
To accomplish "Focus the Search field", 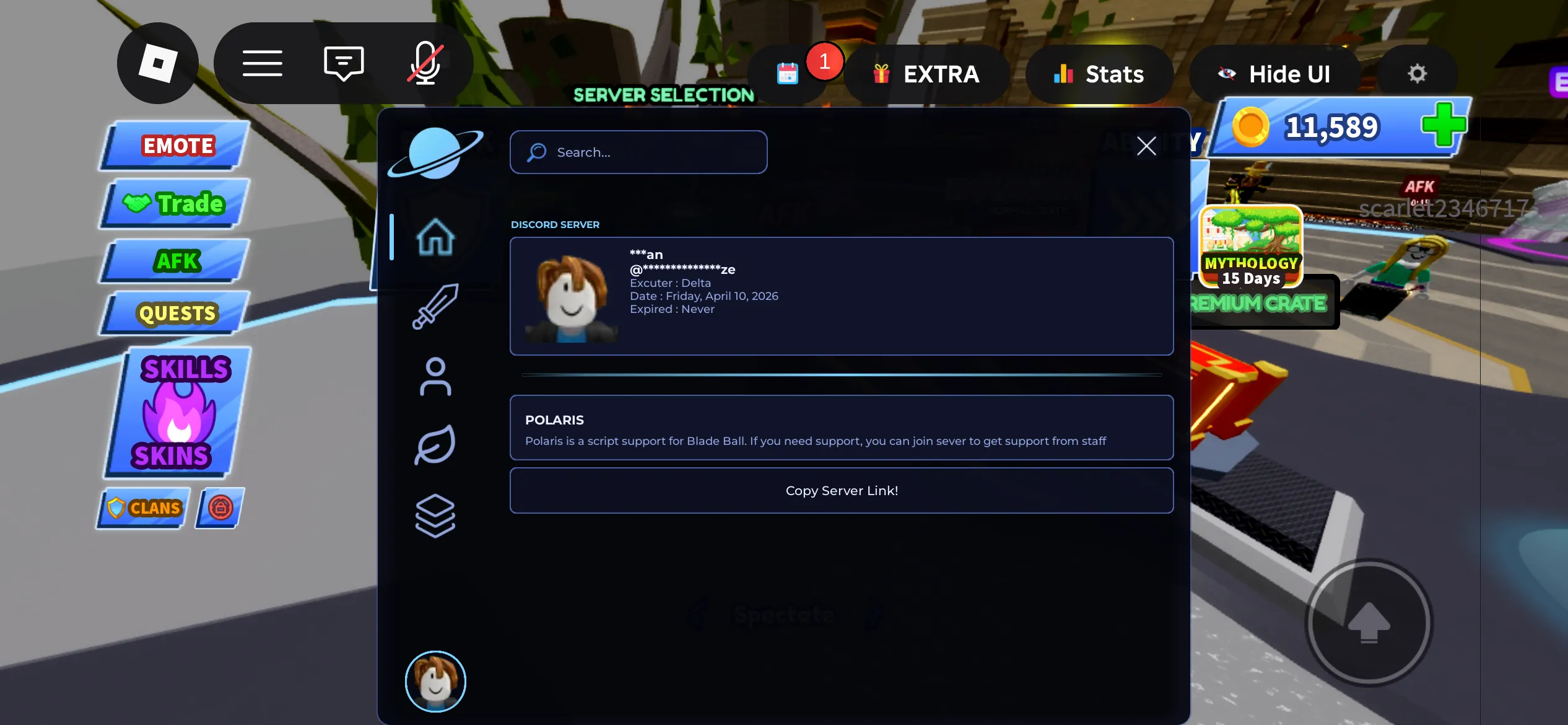I will [x=638, y=152].
